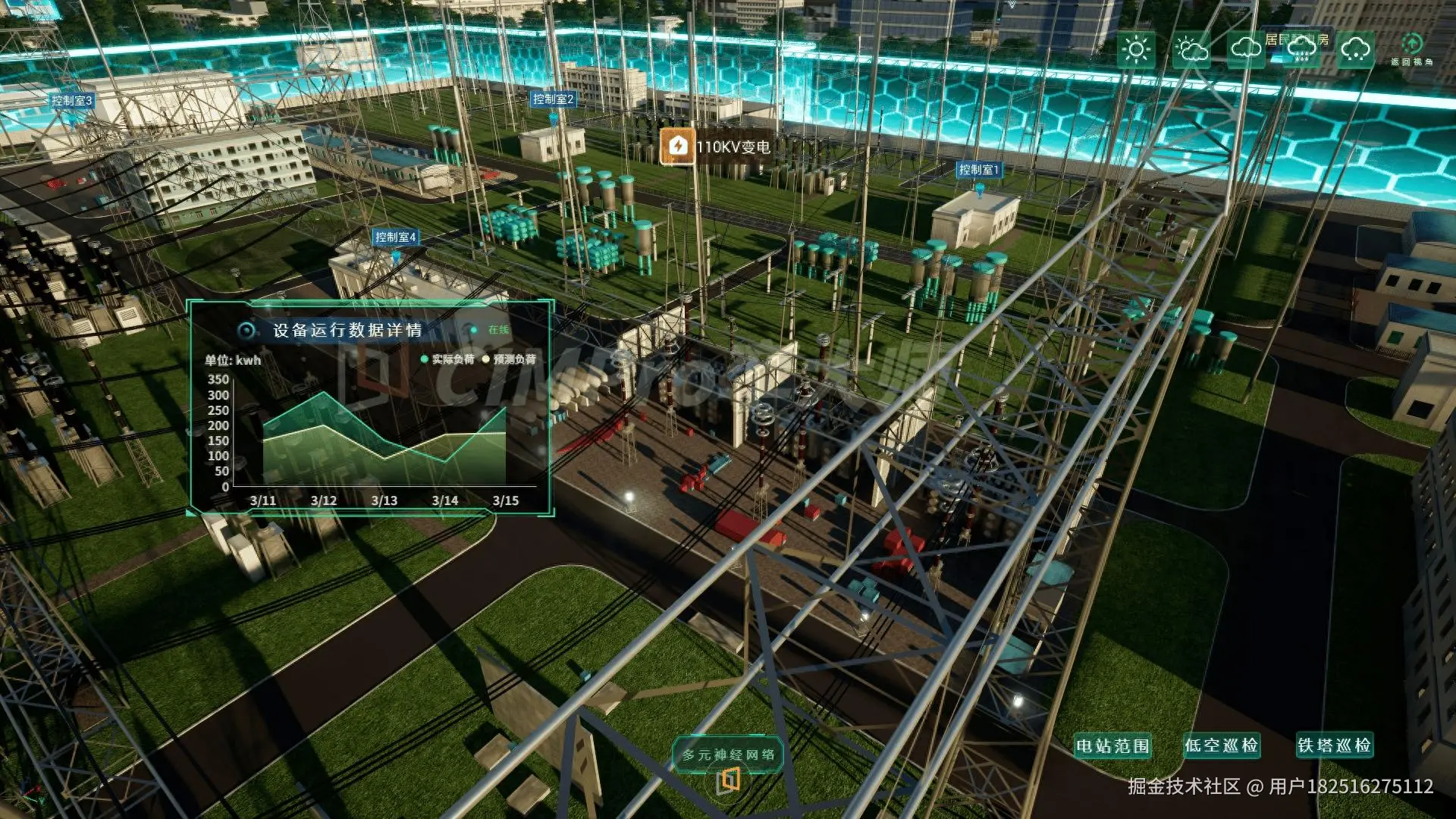Select the 110KV变电 substation marker
Image resolution: width=1456 pixels, height=819 pixels.
click(716, 146)
